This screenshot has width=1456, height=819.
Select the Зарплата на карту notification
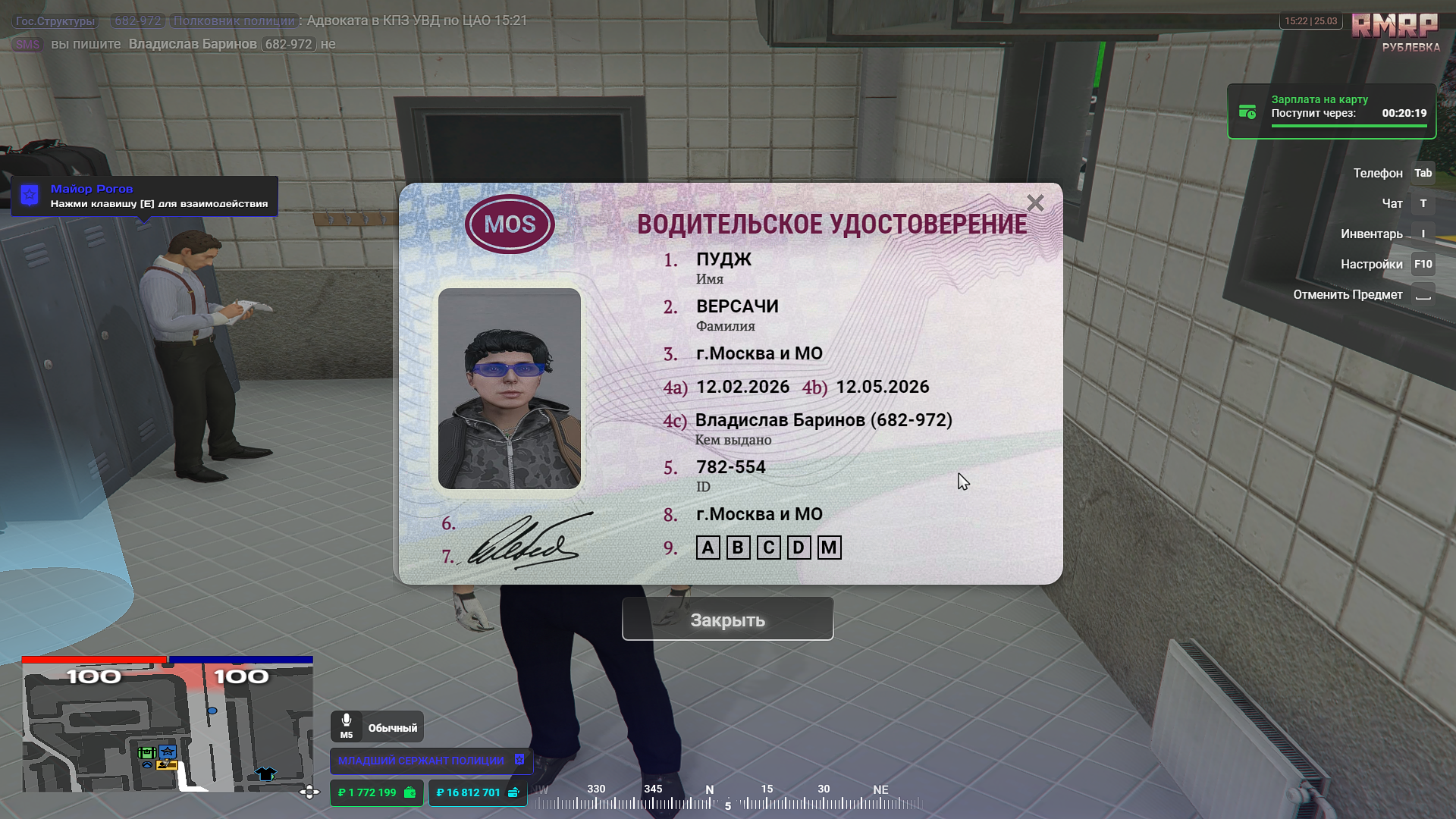(x=1331, y=111)
